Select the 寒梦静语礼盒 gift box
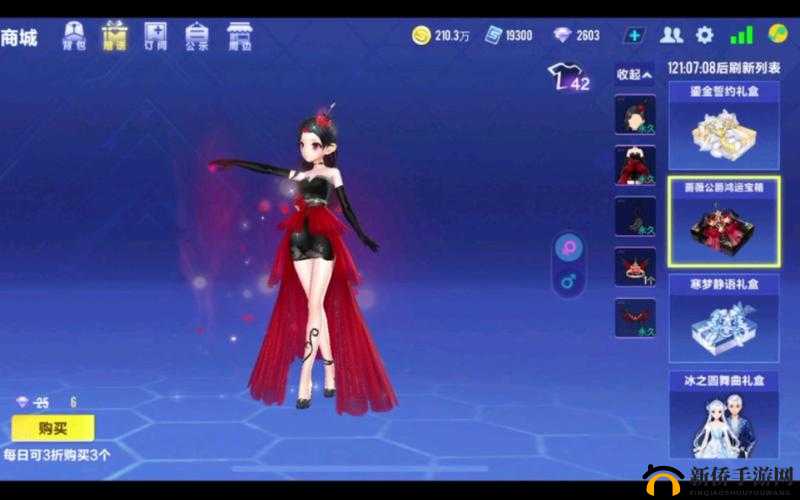Image resolution: width=800 pixels, height=500 pixels. [x=723, y=318]
